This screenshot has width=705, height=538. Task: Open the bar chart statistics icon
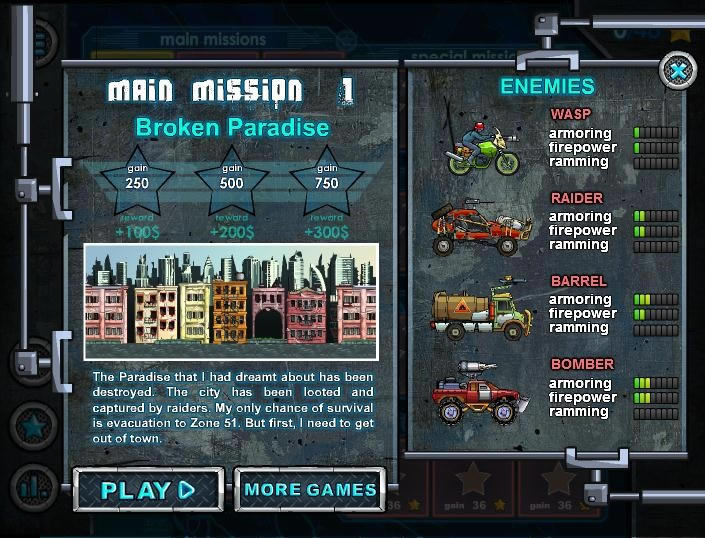pyautogui.click(x=33, y=487)
